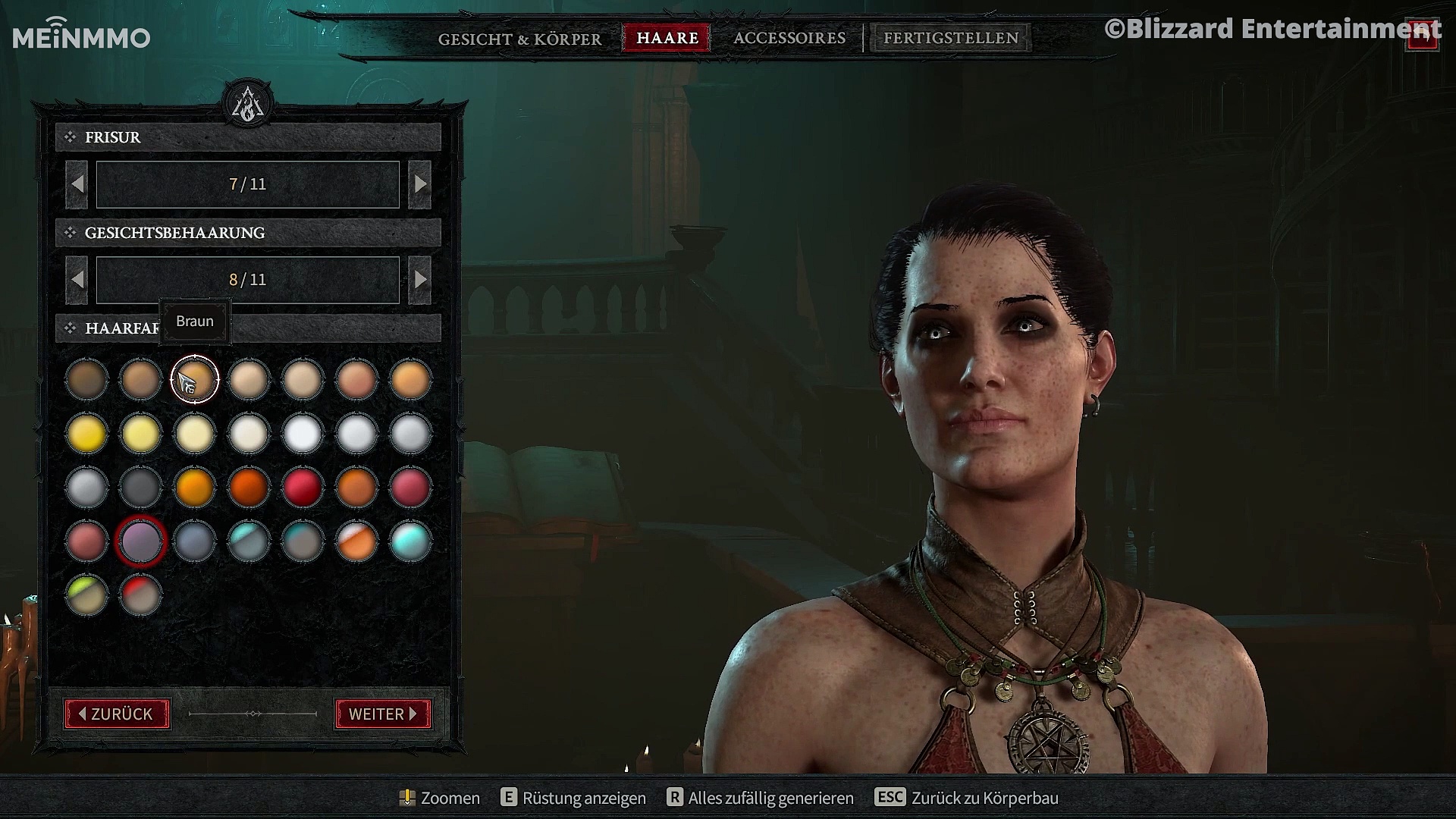This screenshot has height=819, width=1456.
Task: Choose the lime green tipped hair swatch
Action: coord(87,595)
